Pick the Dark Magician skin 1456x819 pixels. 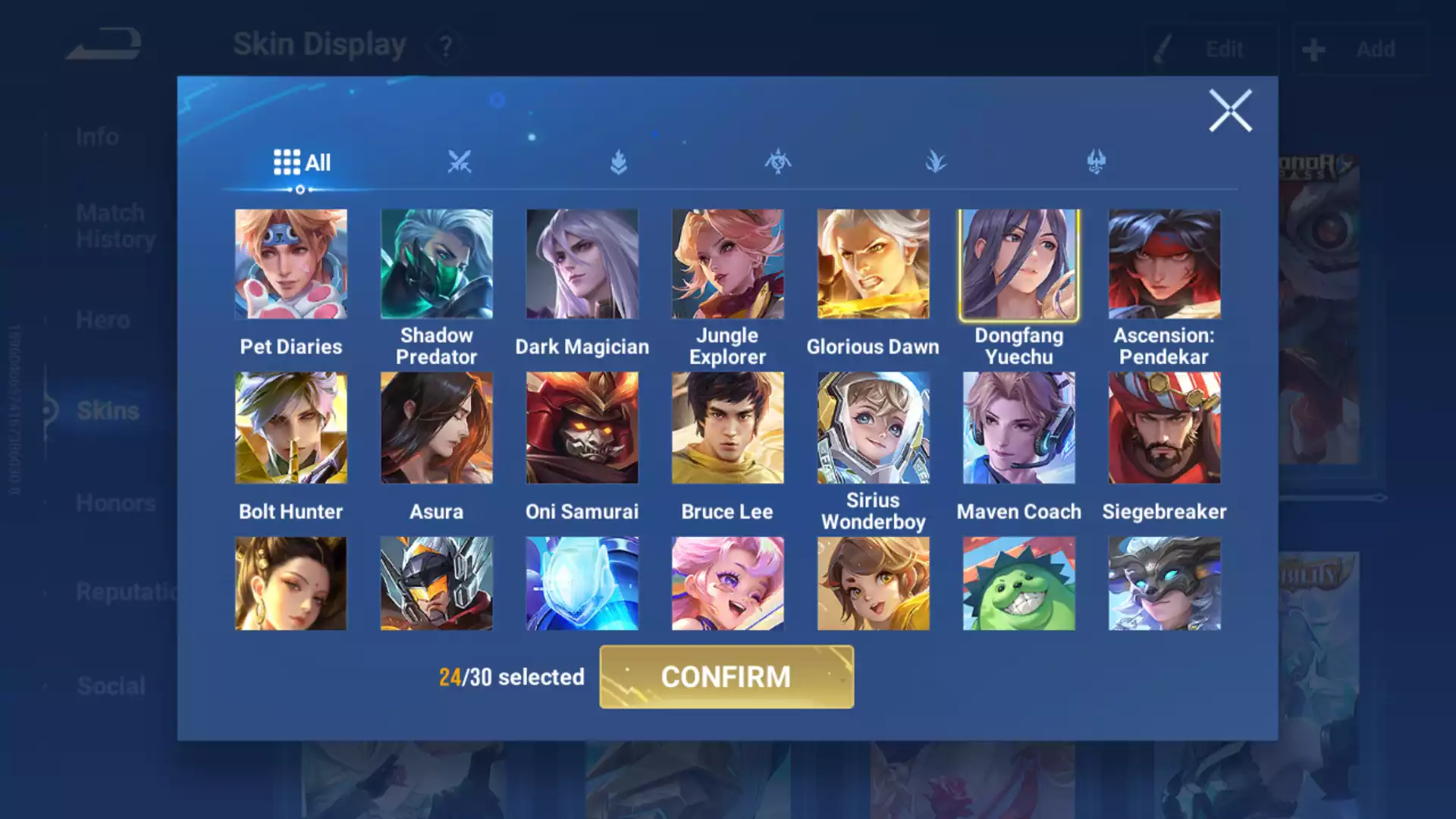pyautogui.click(x=582, y=264)
